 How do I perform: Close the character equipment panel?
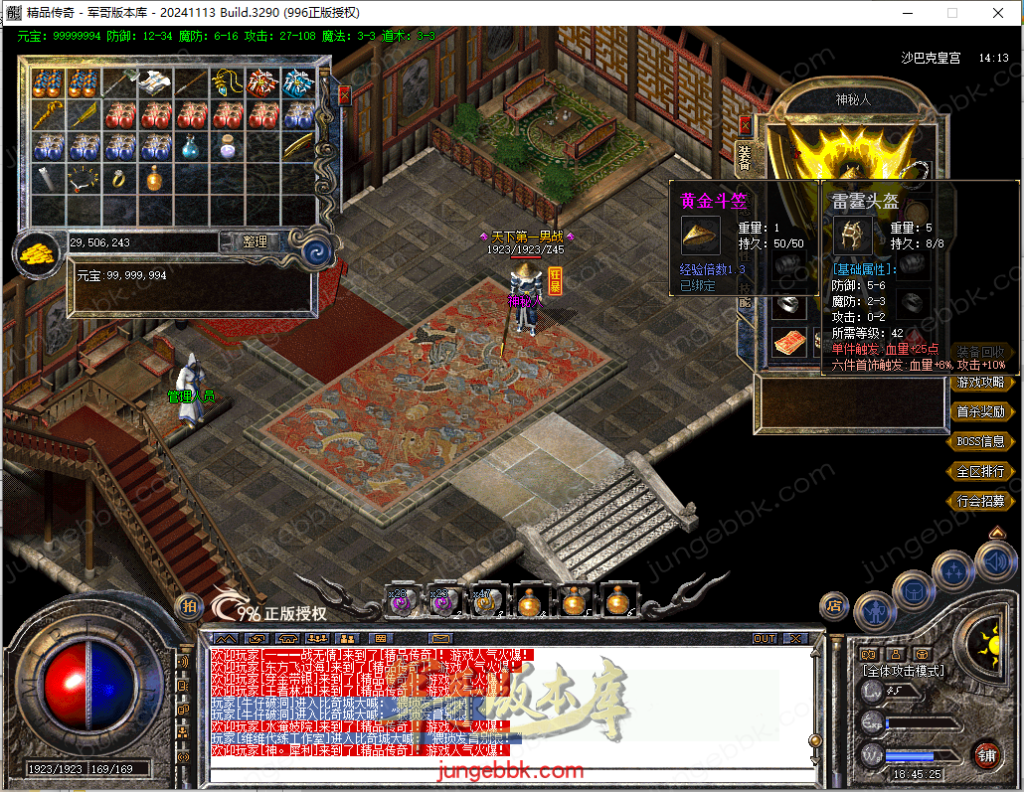744,124
